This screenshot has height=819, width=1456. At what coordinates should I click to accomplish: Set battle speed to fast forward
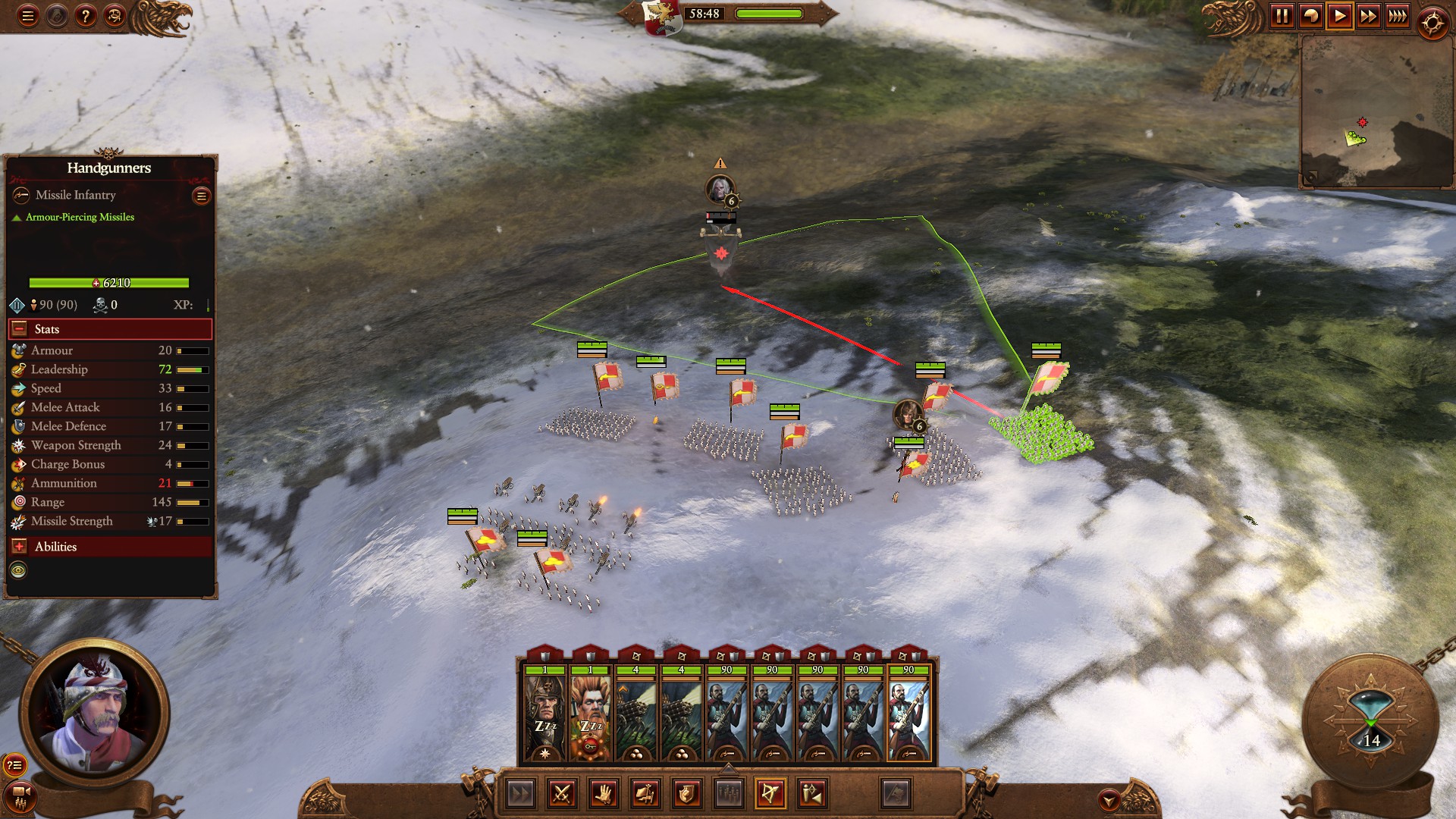1368,16
